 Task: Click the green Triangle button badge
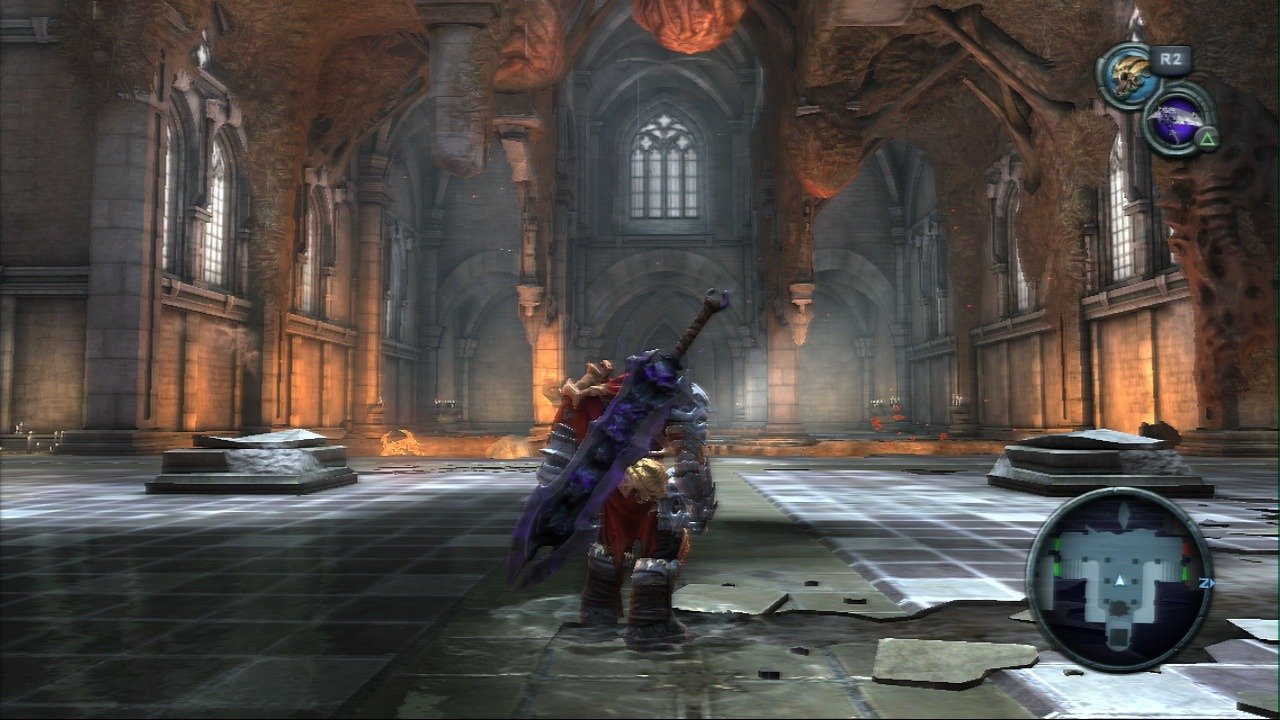pos(1208,138)
